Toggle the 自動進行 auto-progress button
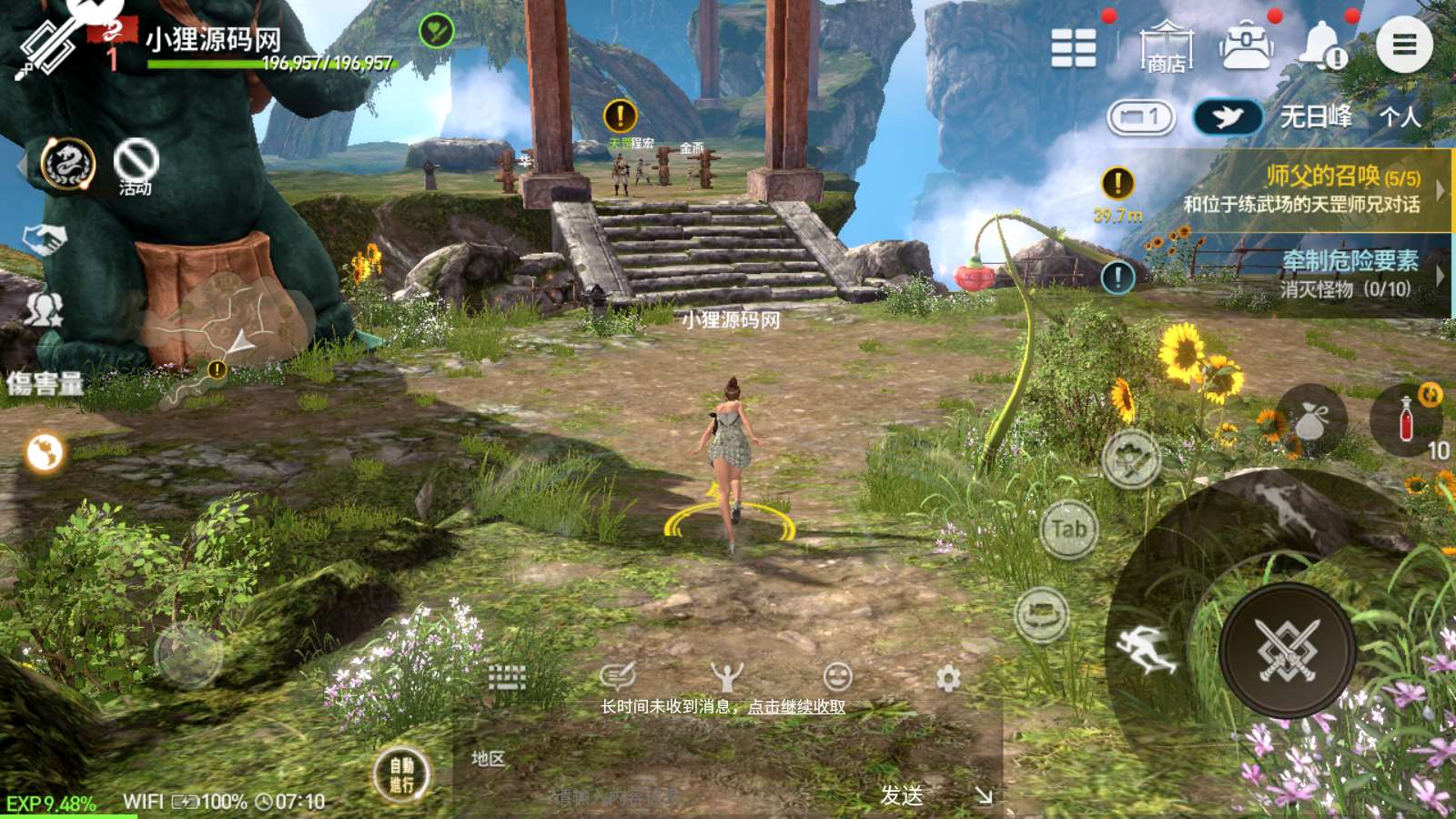The image size is (1456, 819). 401,774
